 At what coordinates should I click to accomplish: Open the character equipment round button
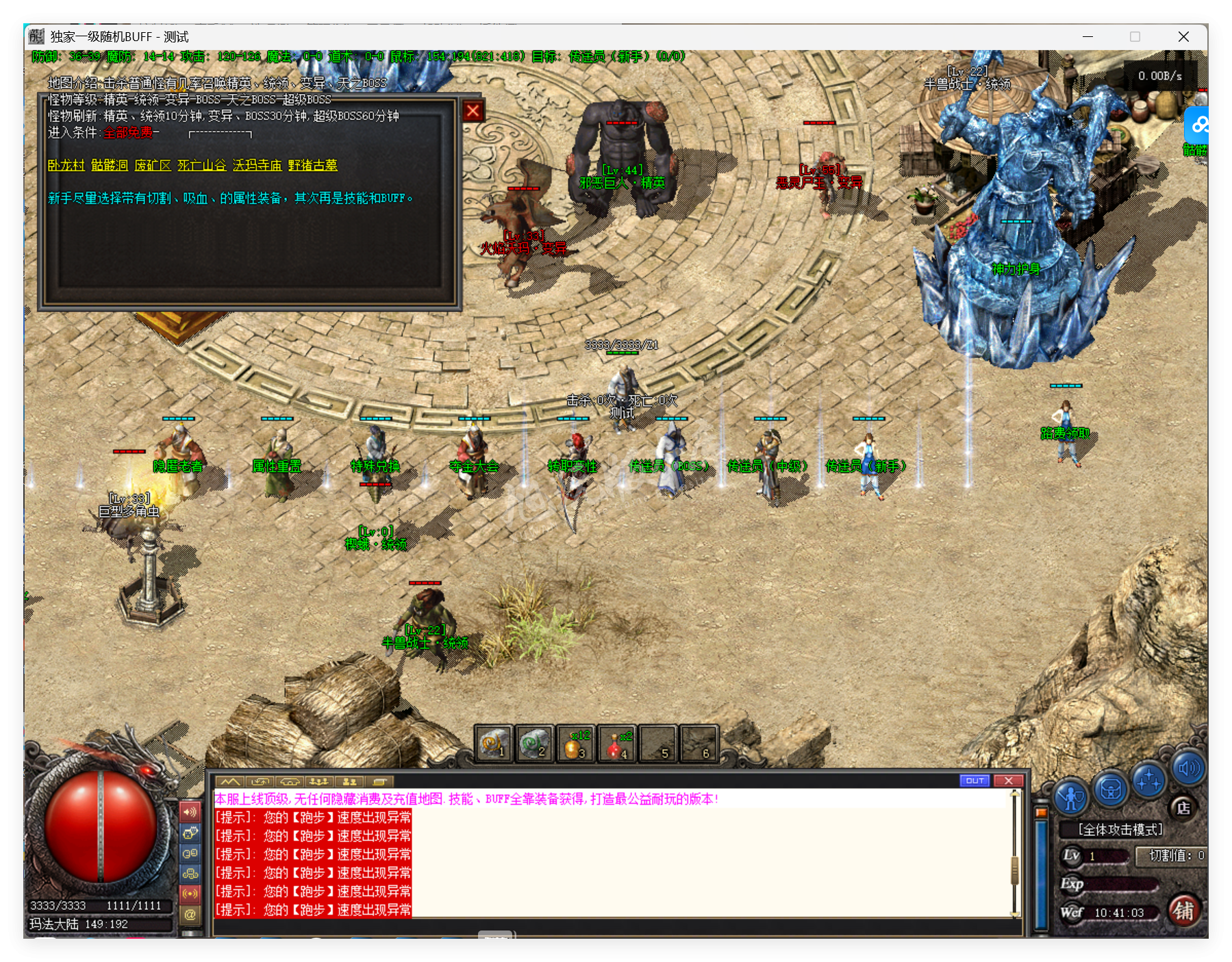[1070, 796]
